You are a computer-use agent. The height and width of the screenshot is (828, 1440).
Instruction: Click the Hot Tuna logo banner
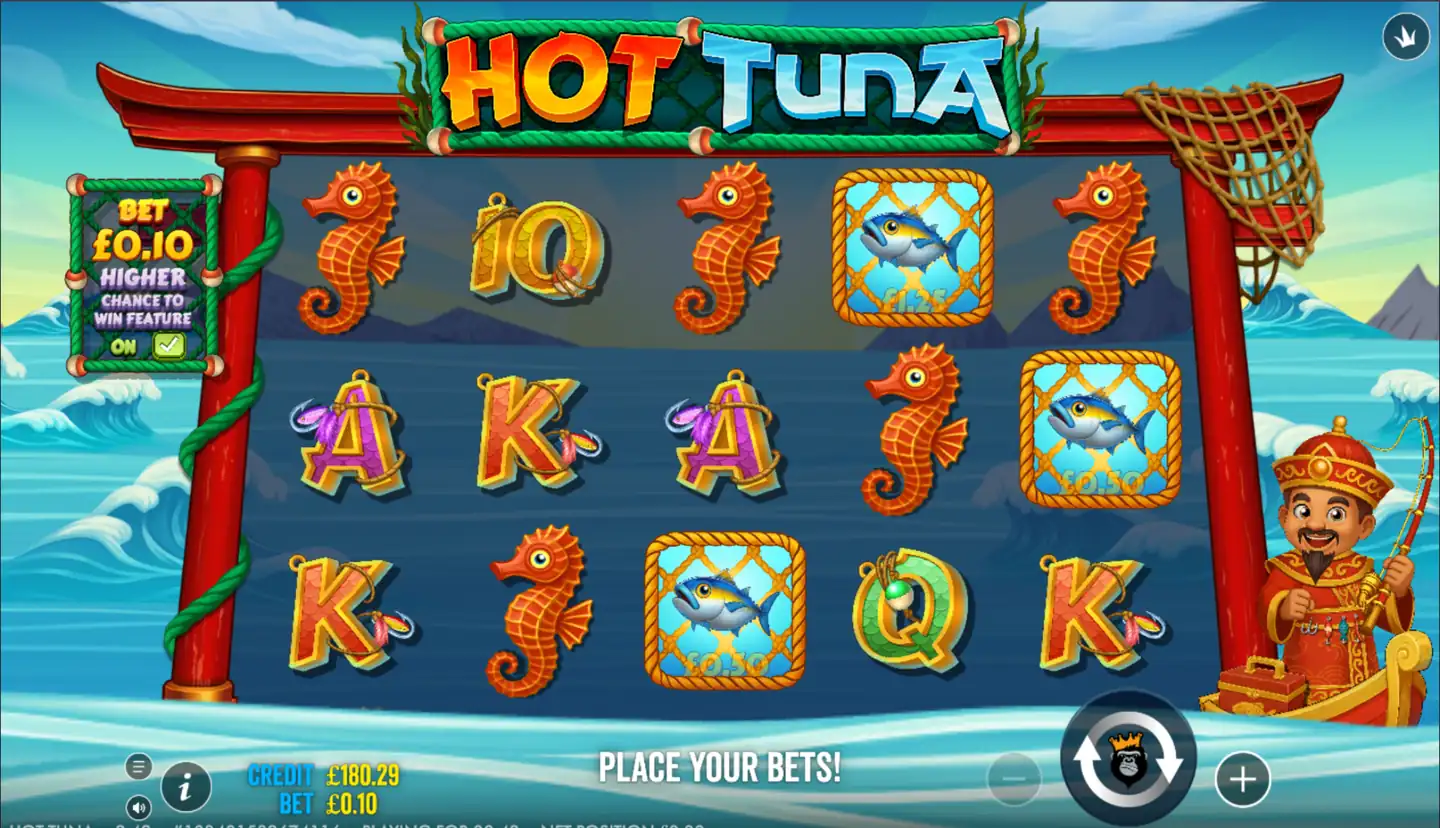pos(700,75)
